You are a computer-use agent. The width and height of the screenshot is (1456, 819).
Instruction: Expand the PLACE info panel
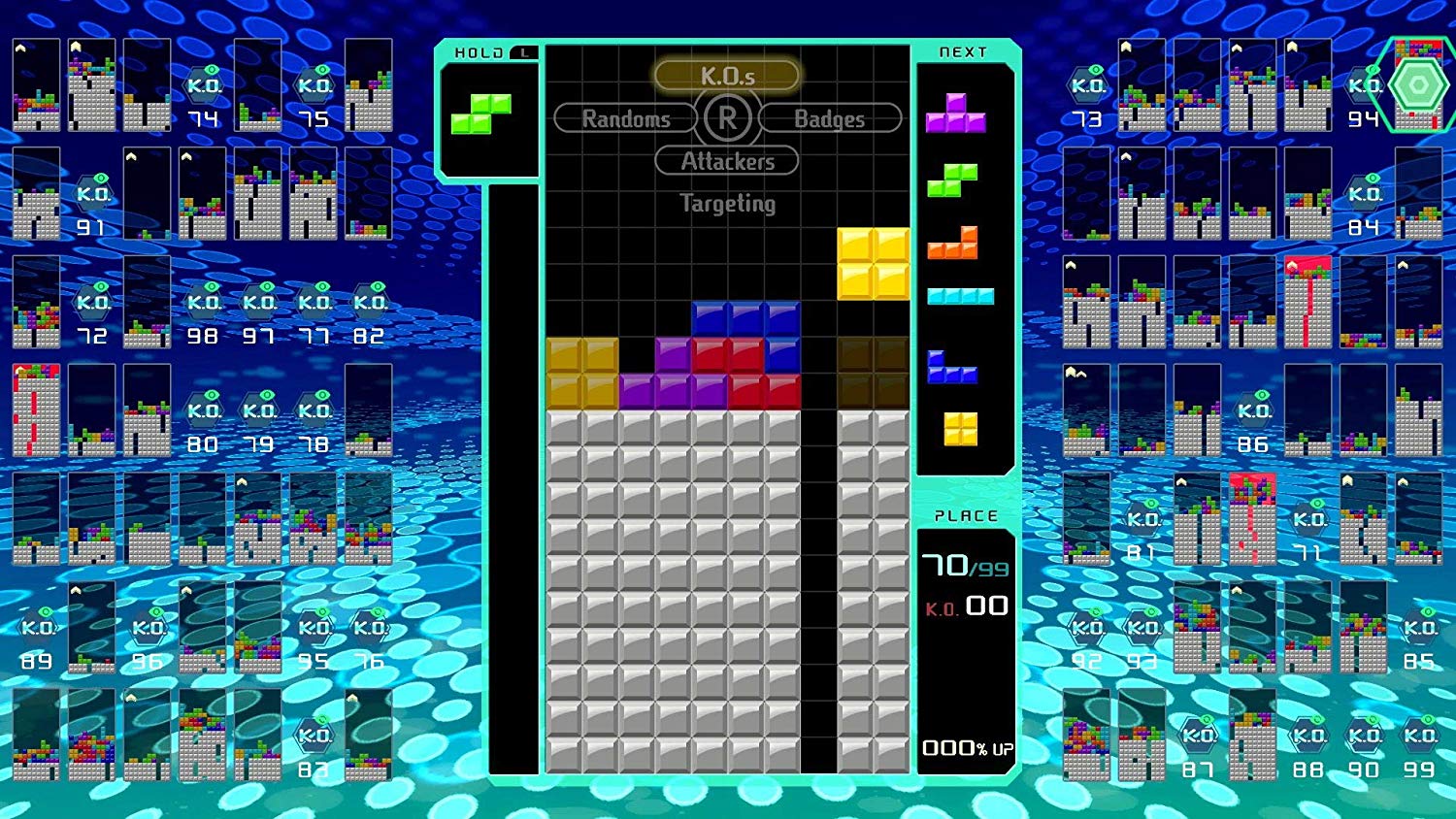(x=966, y=516)
